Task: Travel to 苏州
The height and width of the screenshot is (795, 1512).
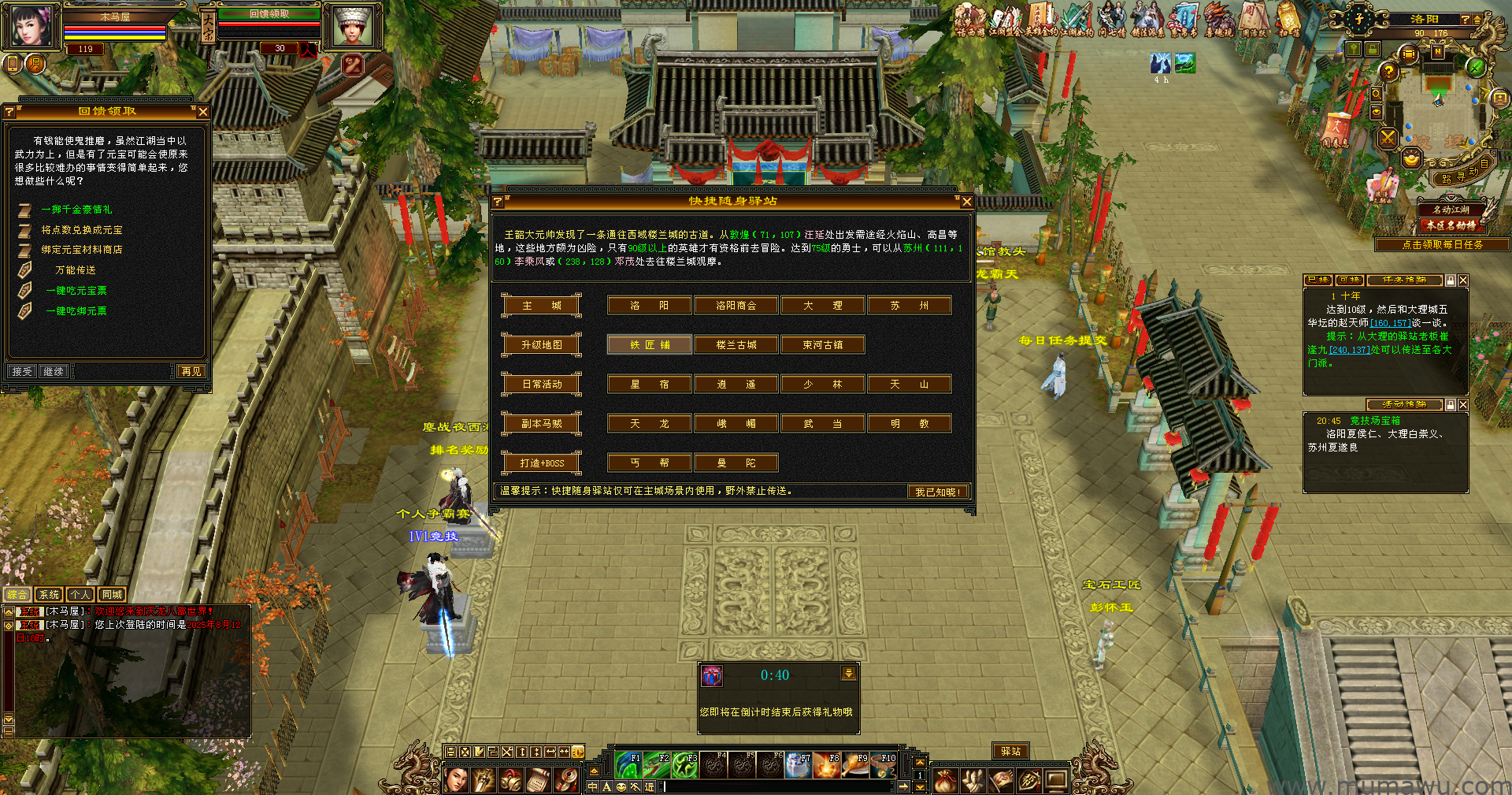Action: click(x=909, y=306)
